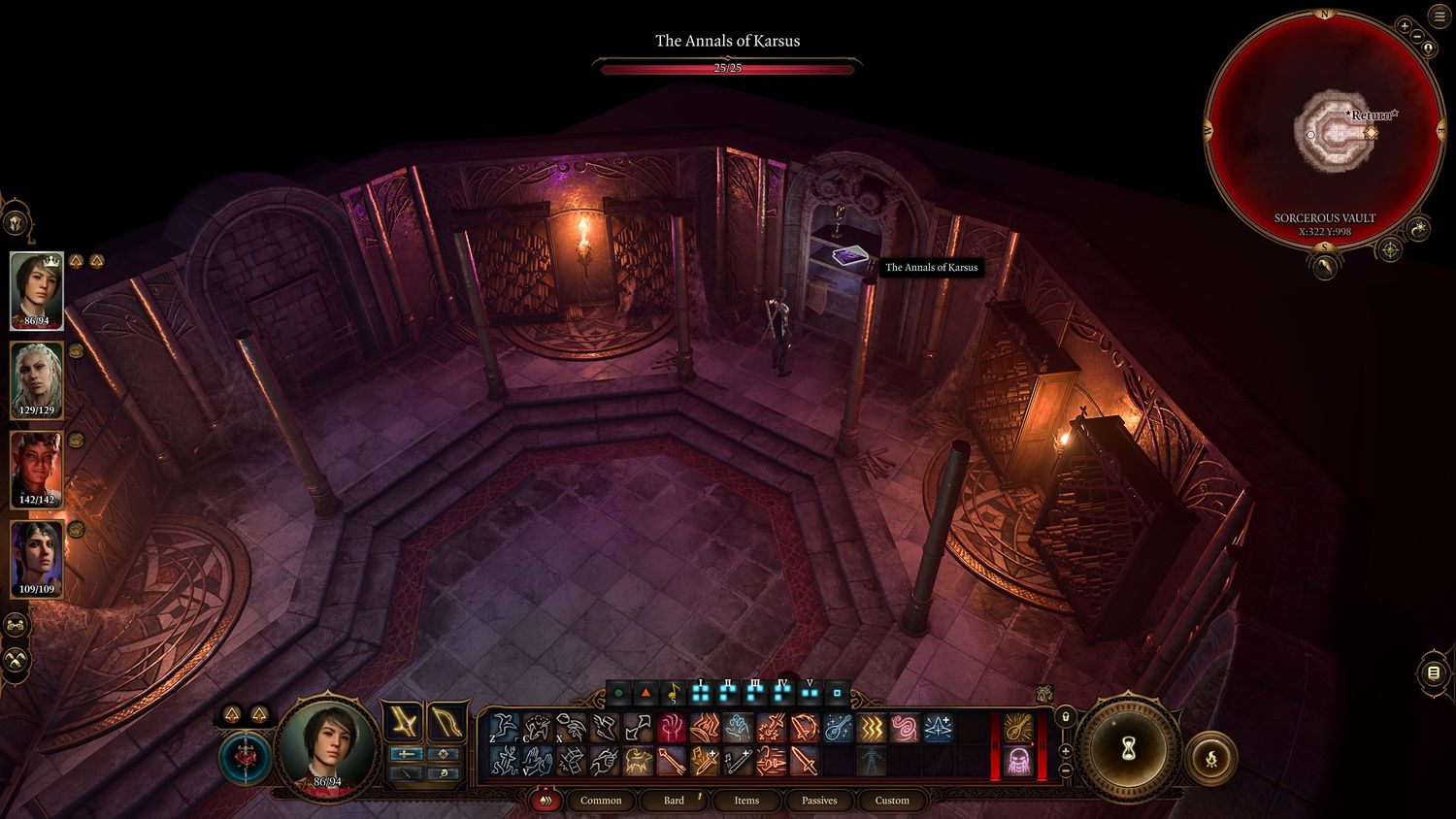This screenshot has height=819, width=1456.
Task: Show the Items hotbar tab
Action: (746, 801)
